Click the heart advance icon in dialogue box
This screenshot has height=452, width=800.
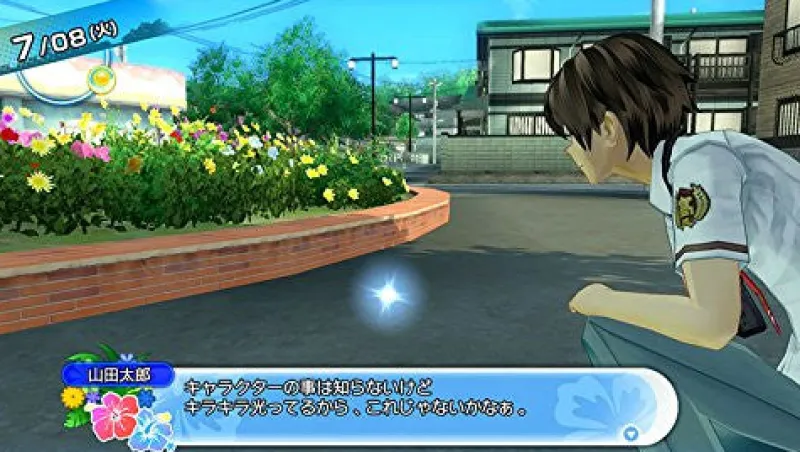[630, 433]
